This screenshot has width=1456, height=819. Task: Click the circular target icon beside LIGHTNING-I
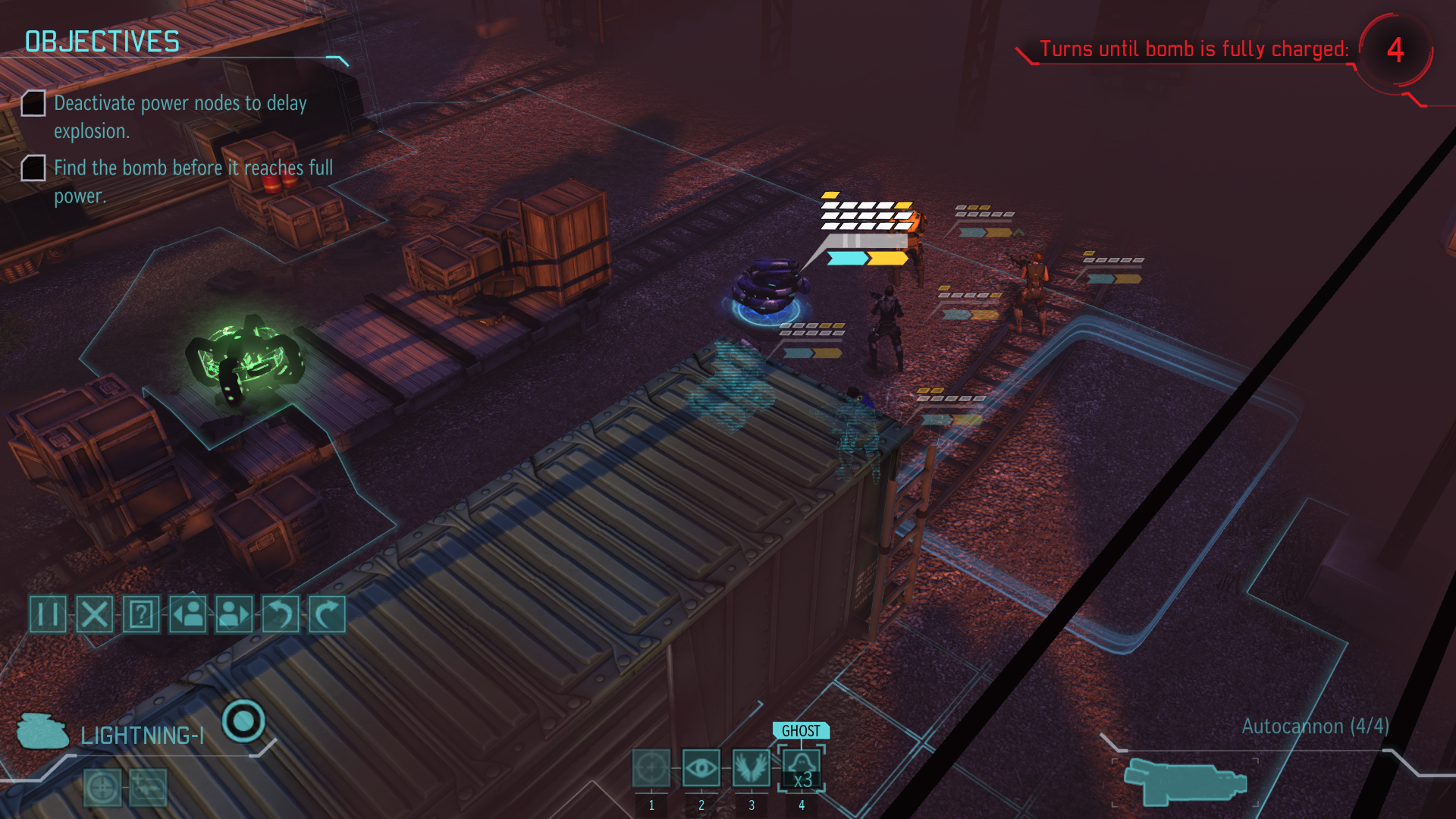click(x=243, y=720)
